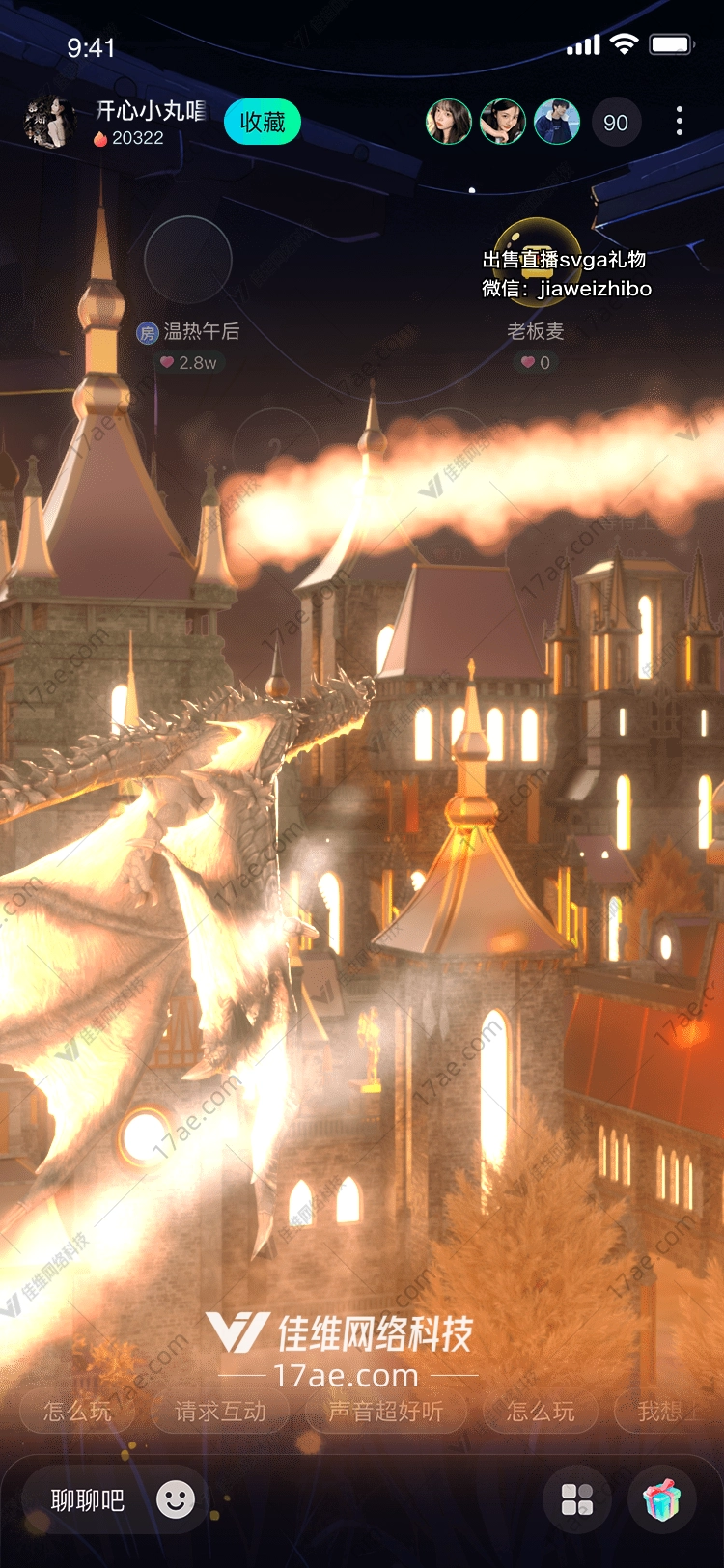The height and width of the screenshot is (1568, 724).
Task: Open the smiley emoji picker
Action: (176, 1499)
